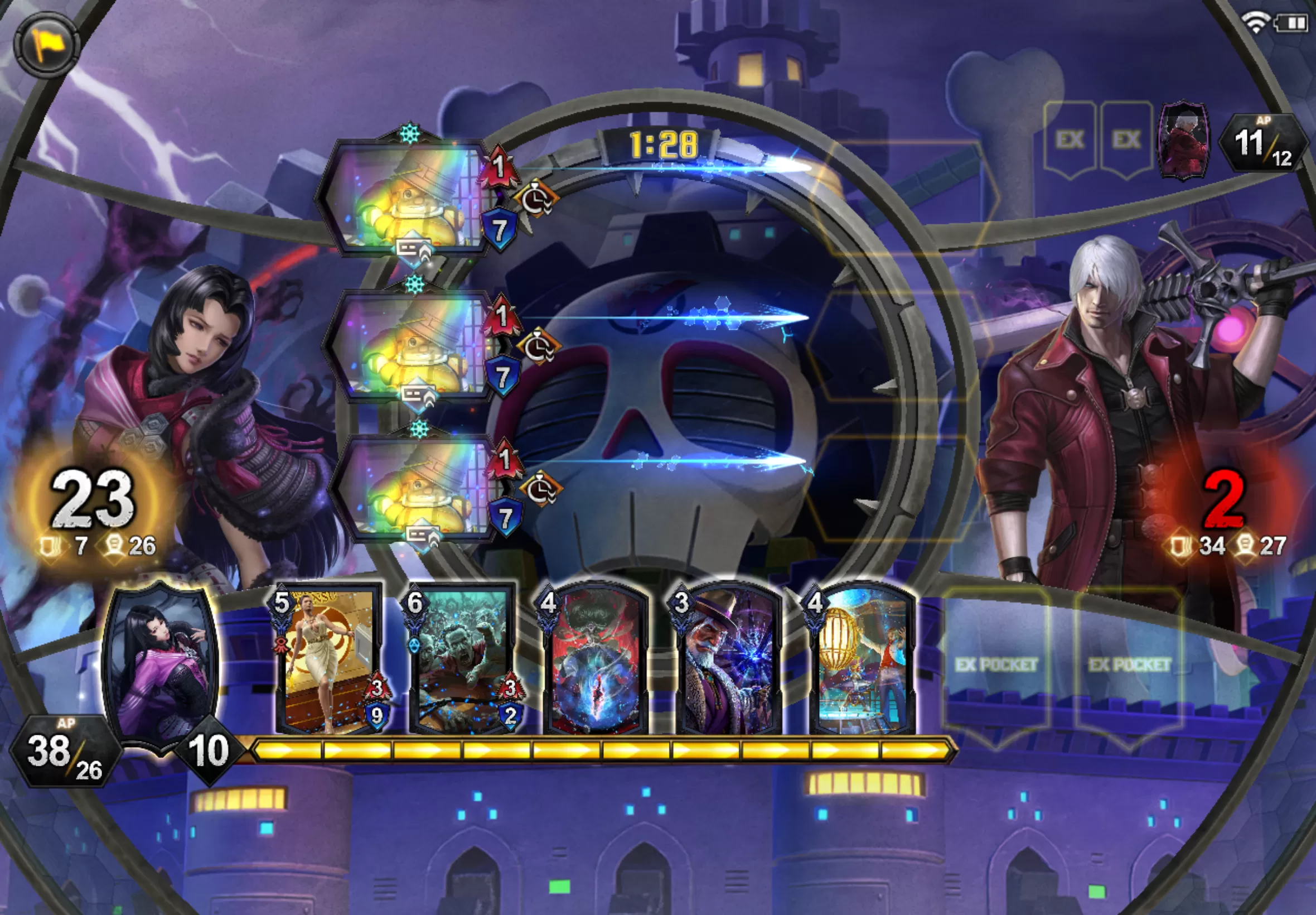
Task: Select the 4-cost red and blue orb card
Action: pyautogui.click(x=596, y=661)
